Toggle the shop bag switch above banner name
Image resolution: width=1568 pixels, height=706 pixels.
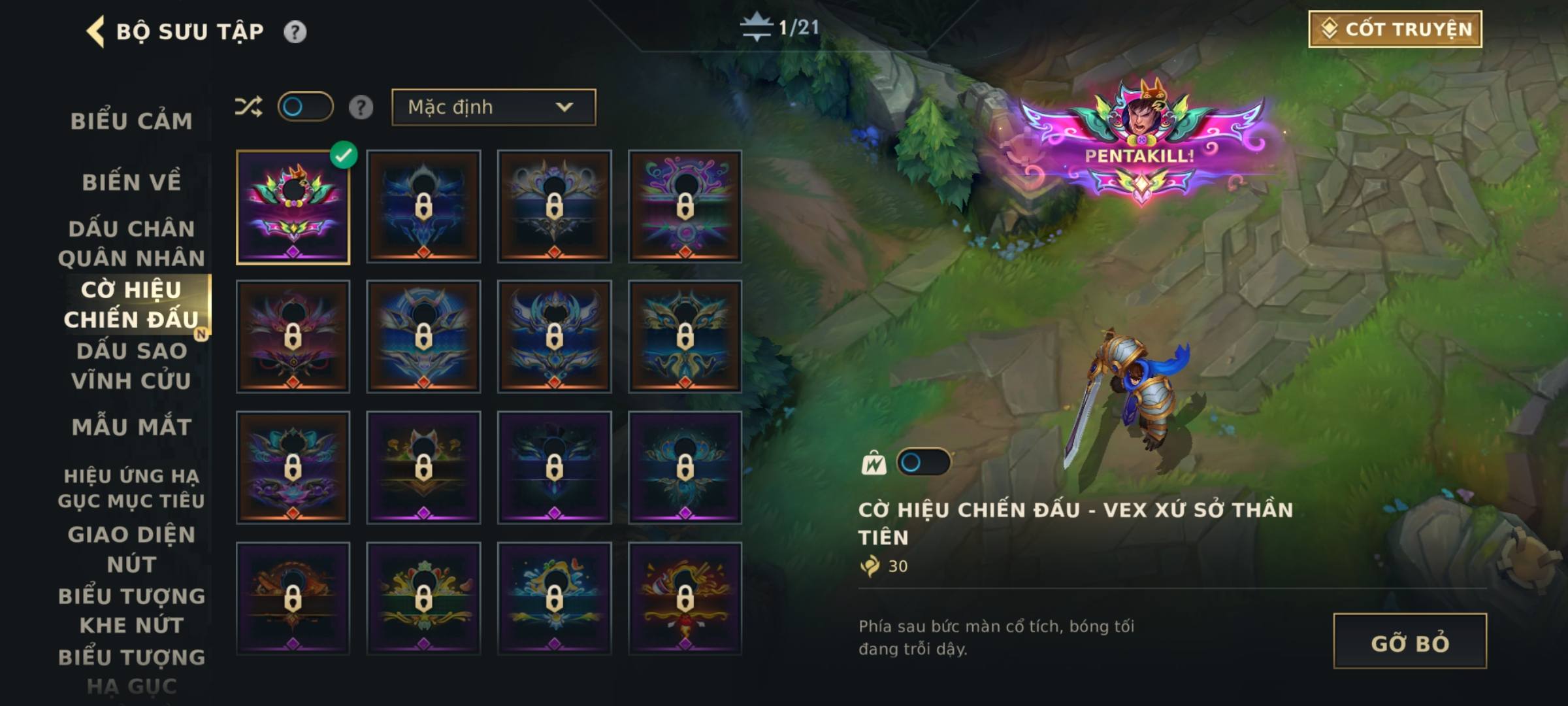(923, 463)
